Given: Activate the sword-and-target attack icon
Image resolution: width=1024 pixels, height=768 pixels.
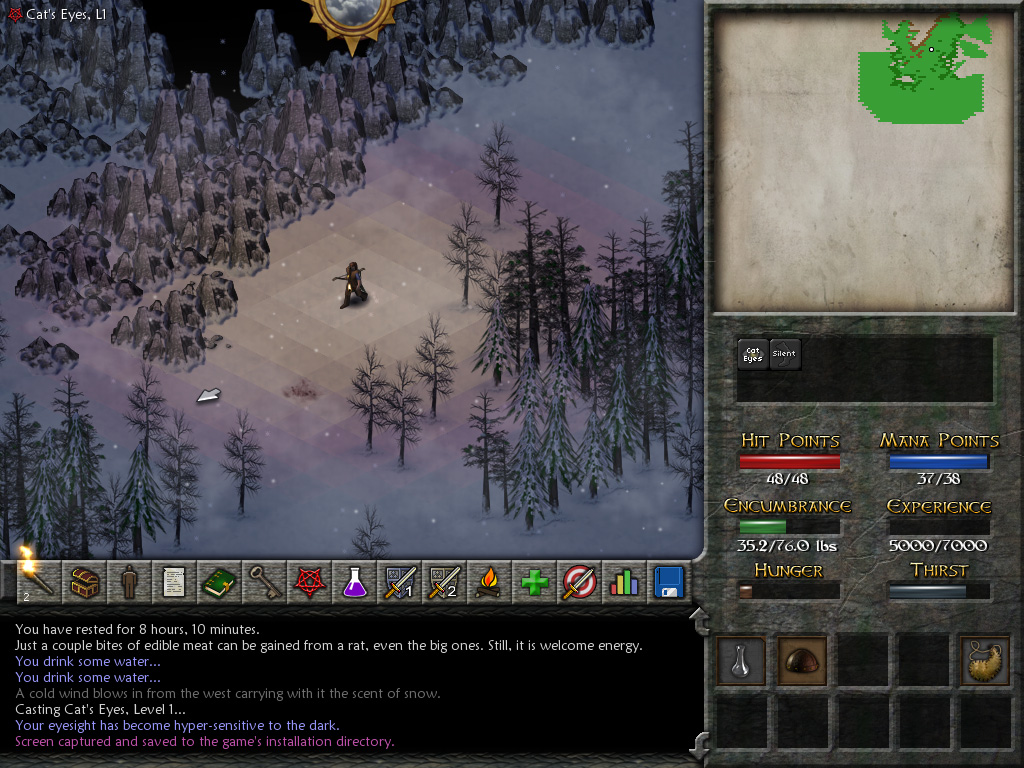Looking at the screenshot, I should click(x=579, y=581).
